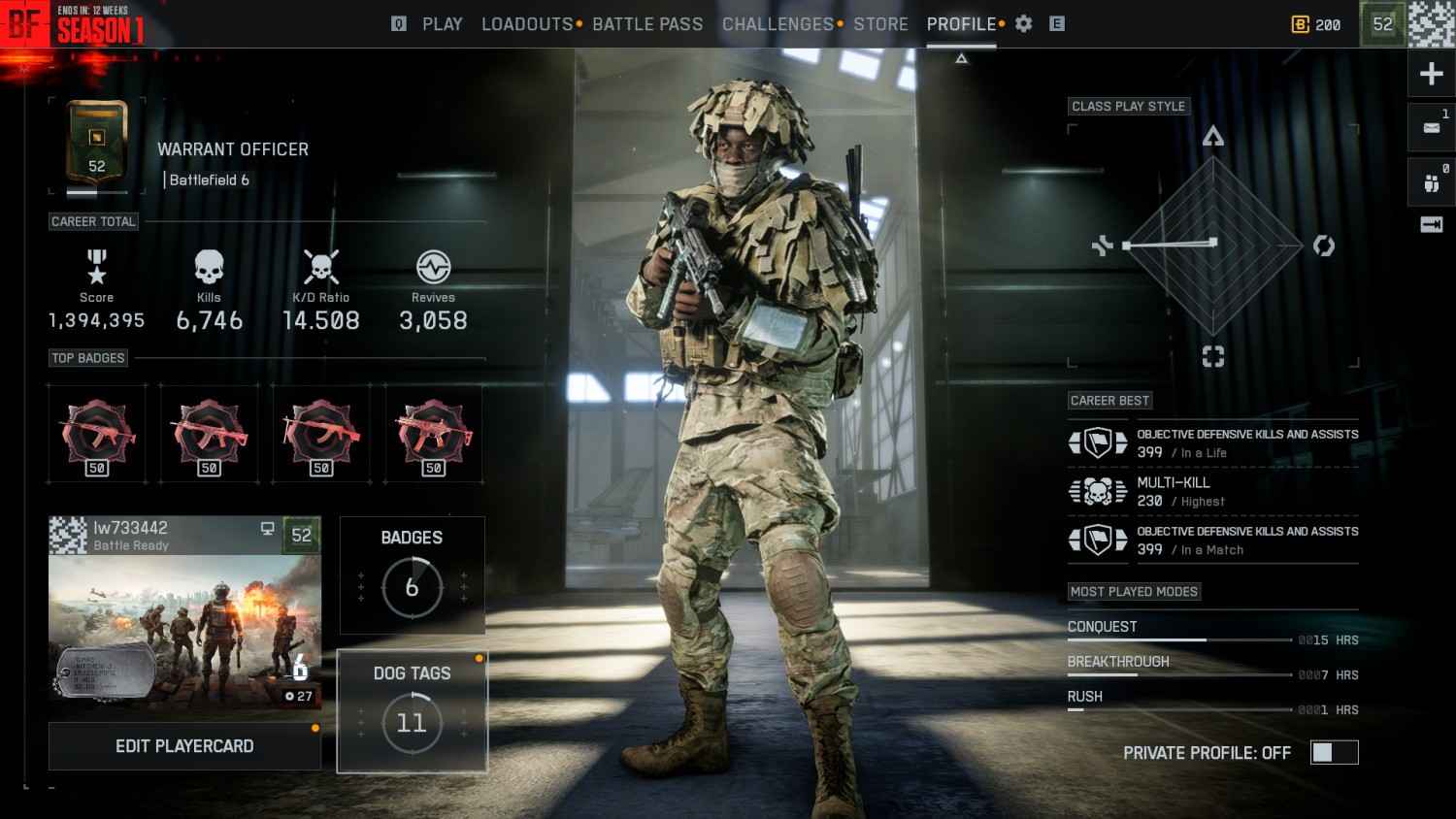This screenshot has width=1456, height=819.
Task: Switch to the BATTLE PASS tab
Action: point(647,24)
